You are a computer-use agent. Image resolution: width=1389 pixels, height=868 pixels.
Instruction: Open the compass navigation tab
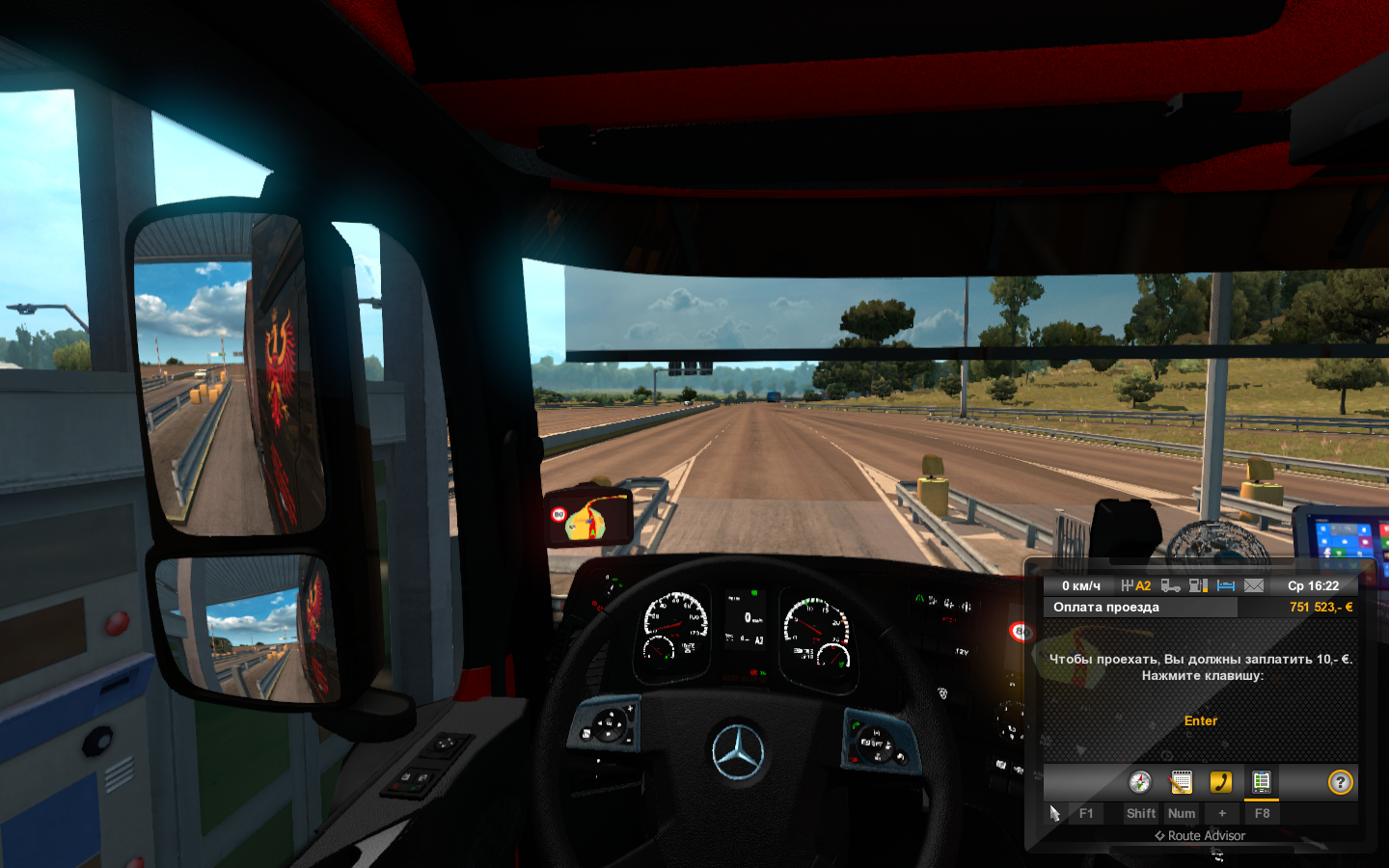click(1140, 782)
